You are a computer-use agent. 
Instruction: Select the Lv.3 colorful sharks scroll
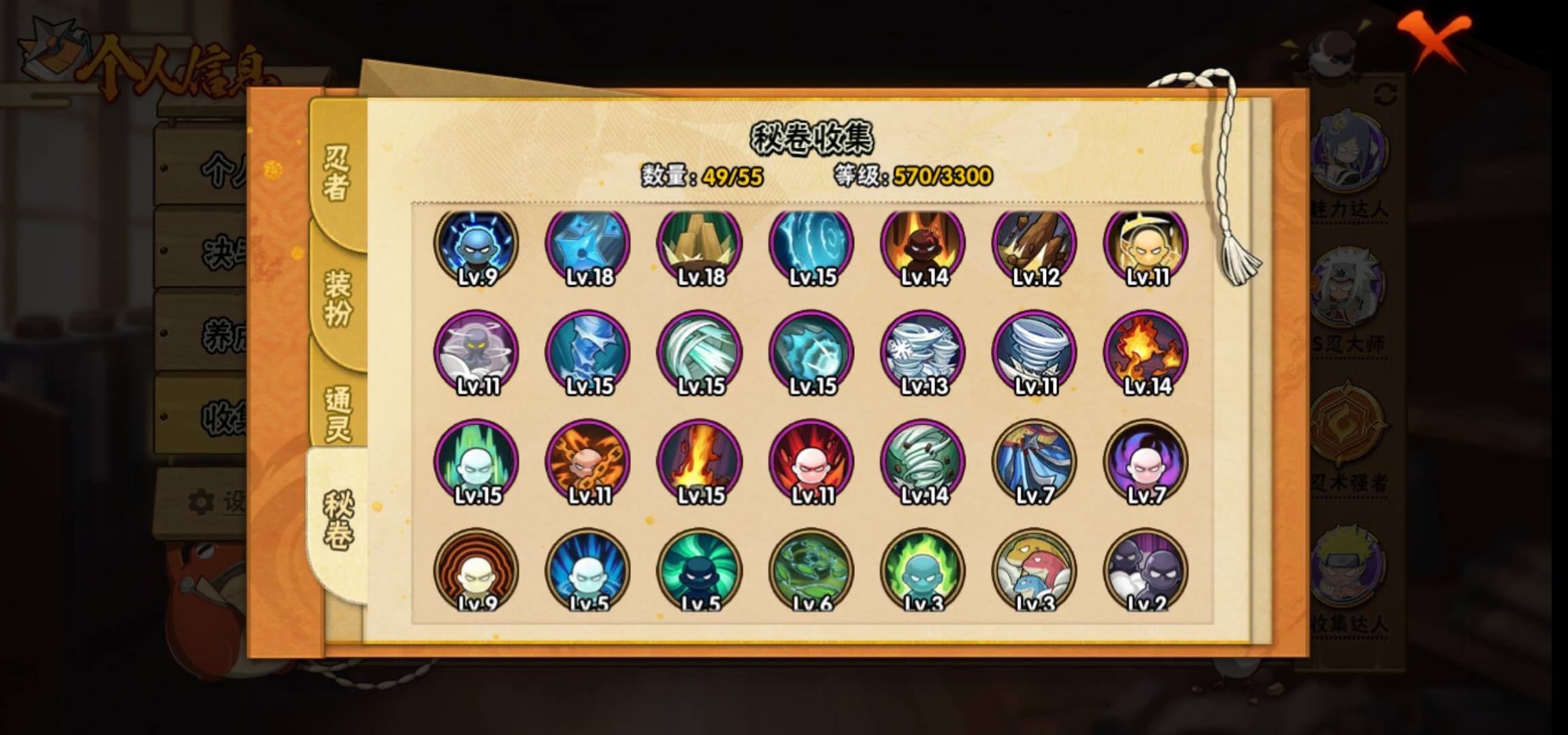coord(1034,570)
